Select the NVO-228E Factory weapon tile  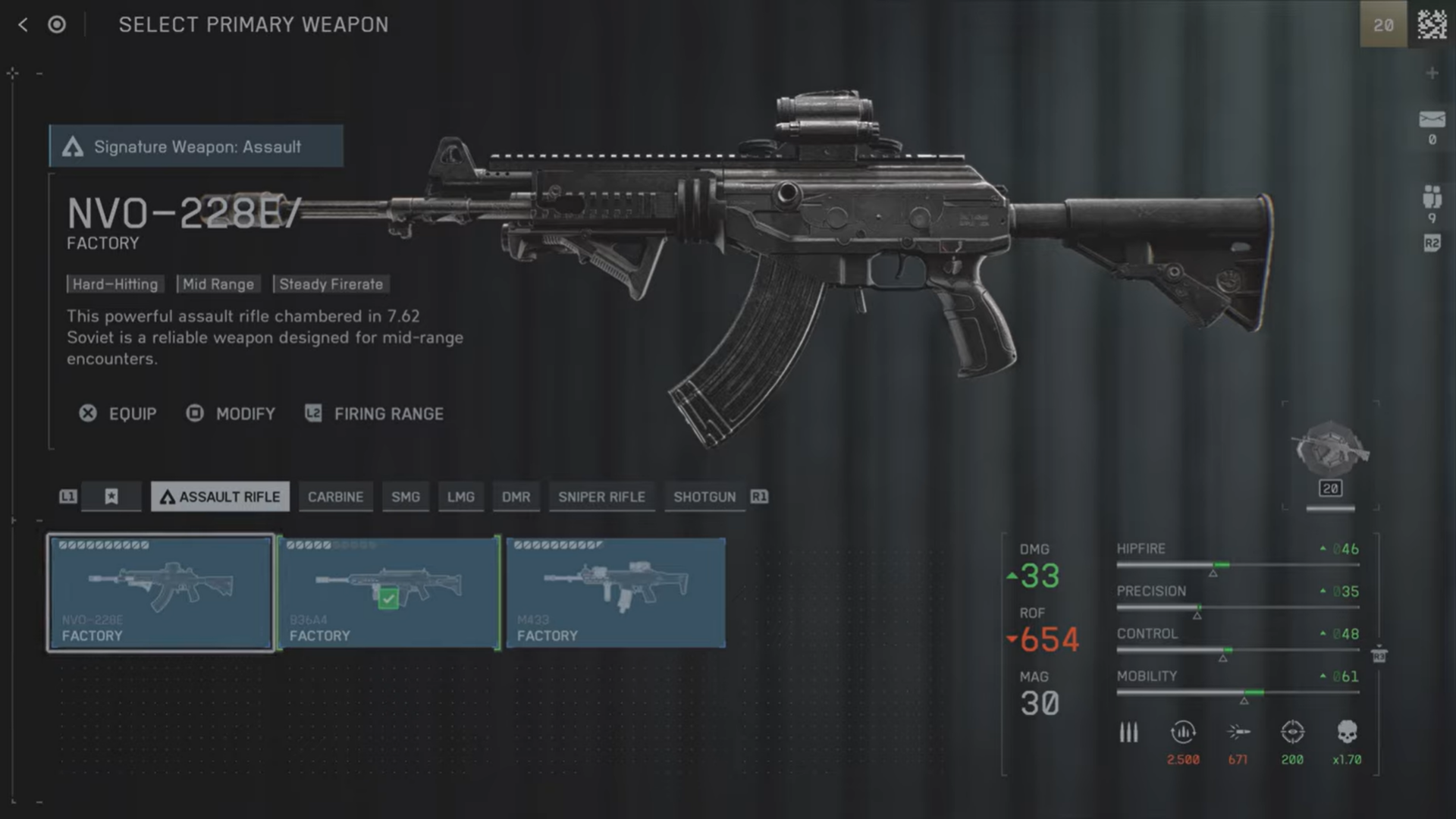pos(160,593)
